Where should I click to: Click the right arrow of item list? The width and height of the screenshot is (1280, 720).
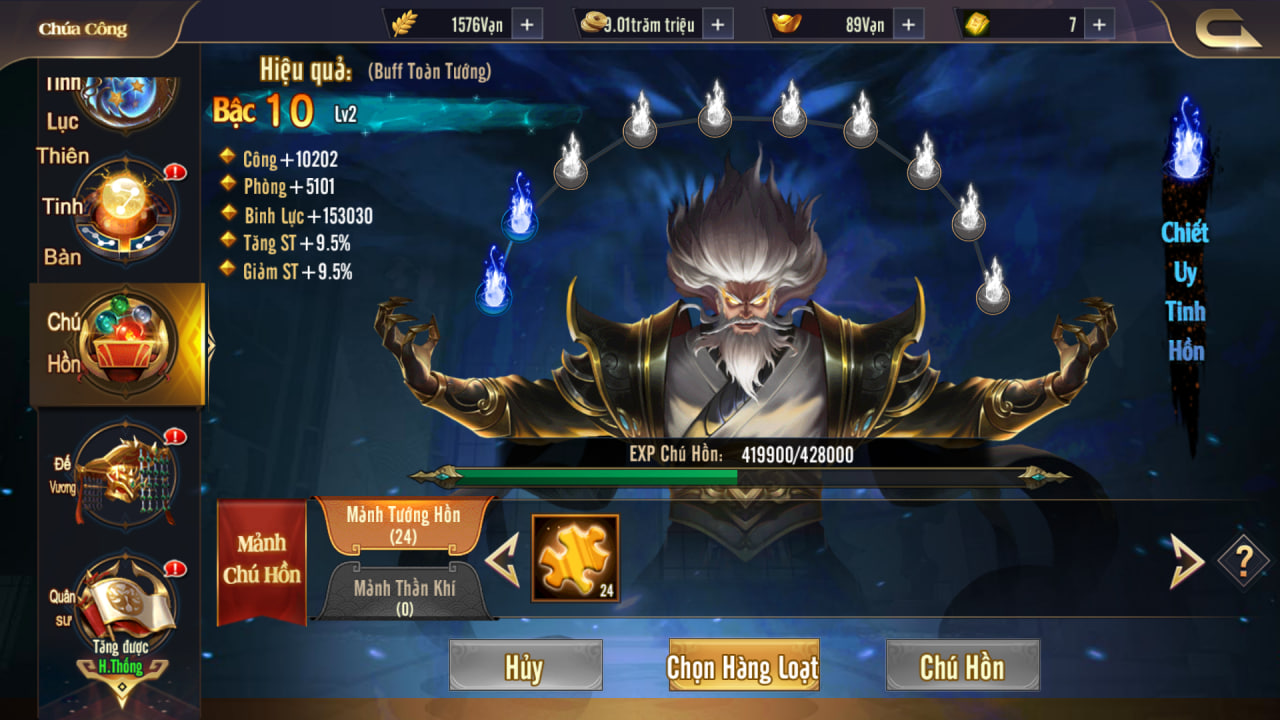[x=1187, y=561]
